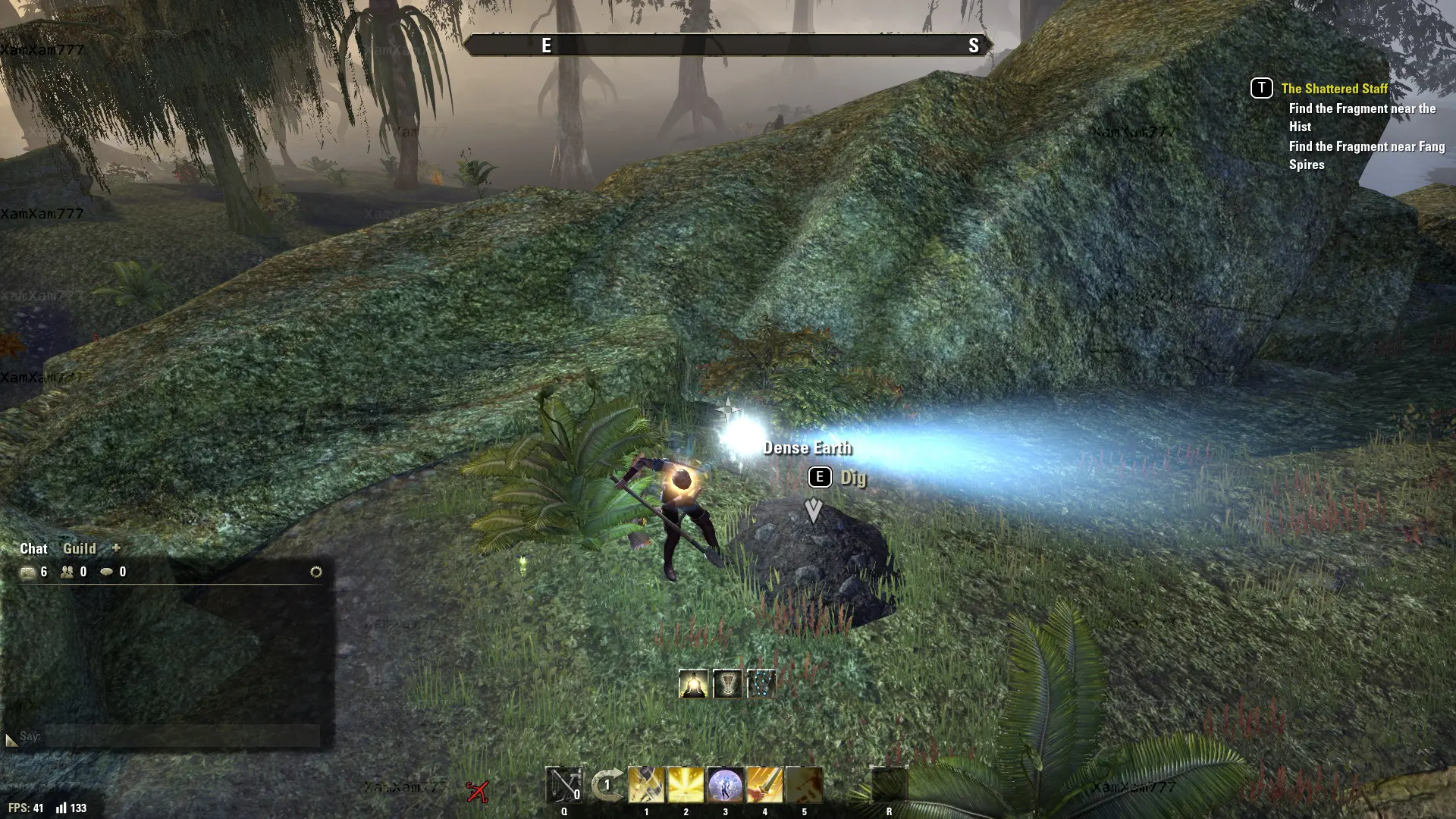The image size is (1456, 819).
Task: Swap weapon bar with curved arrow
Action: point(607,785)
